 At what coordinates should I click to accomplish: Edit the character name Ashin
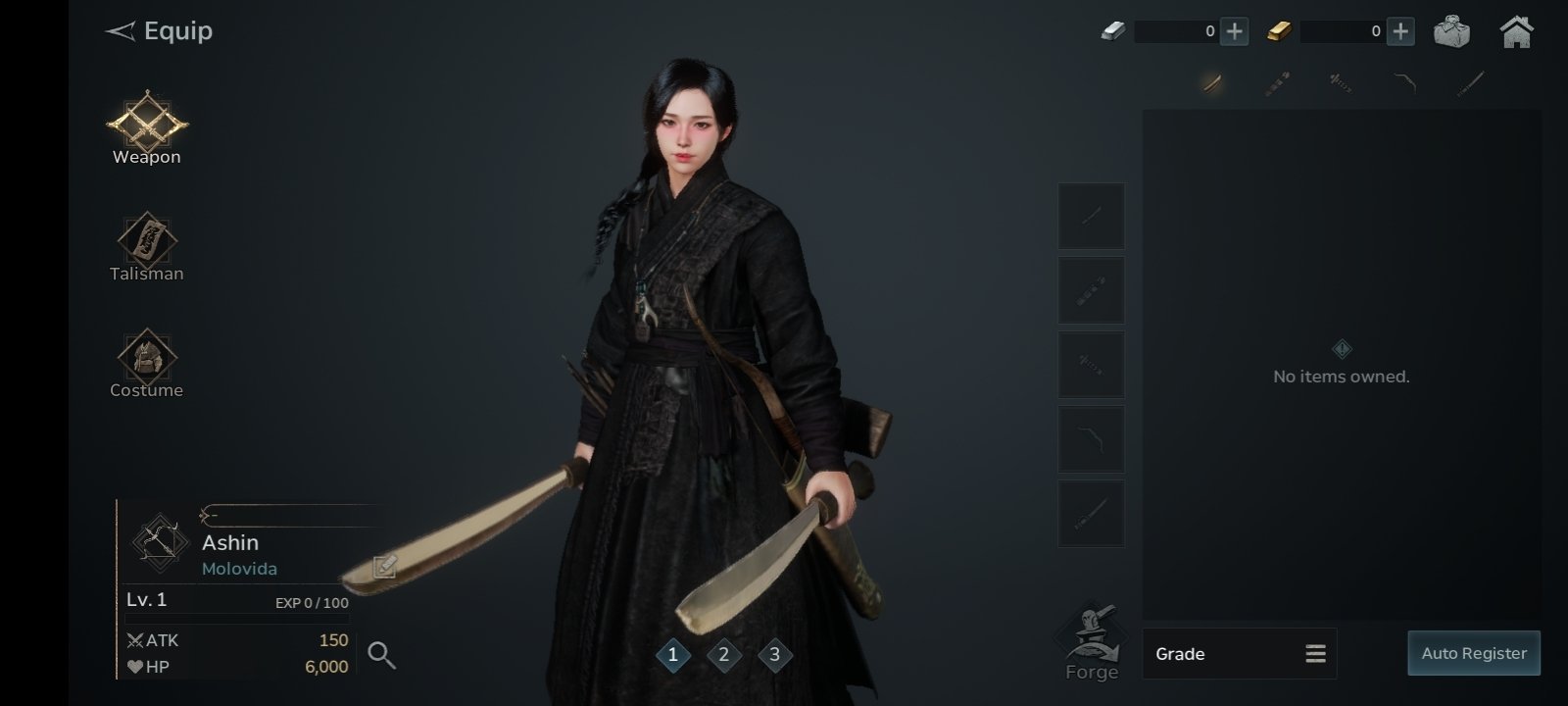click(x=384, y=566)
